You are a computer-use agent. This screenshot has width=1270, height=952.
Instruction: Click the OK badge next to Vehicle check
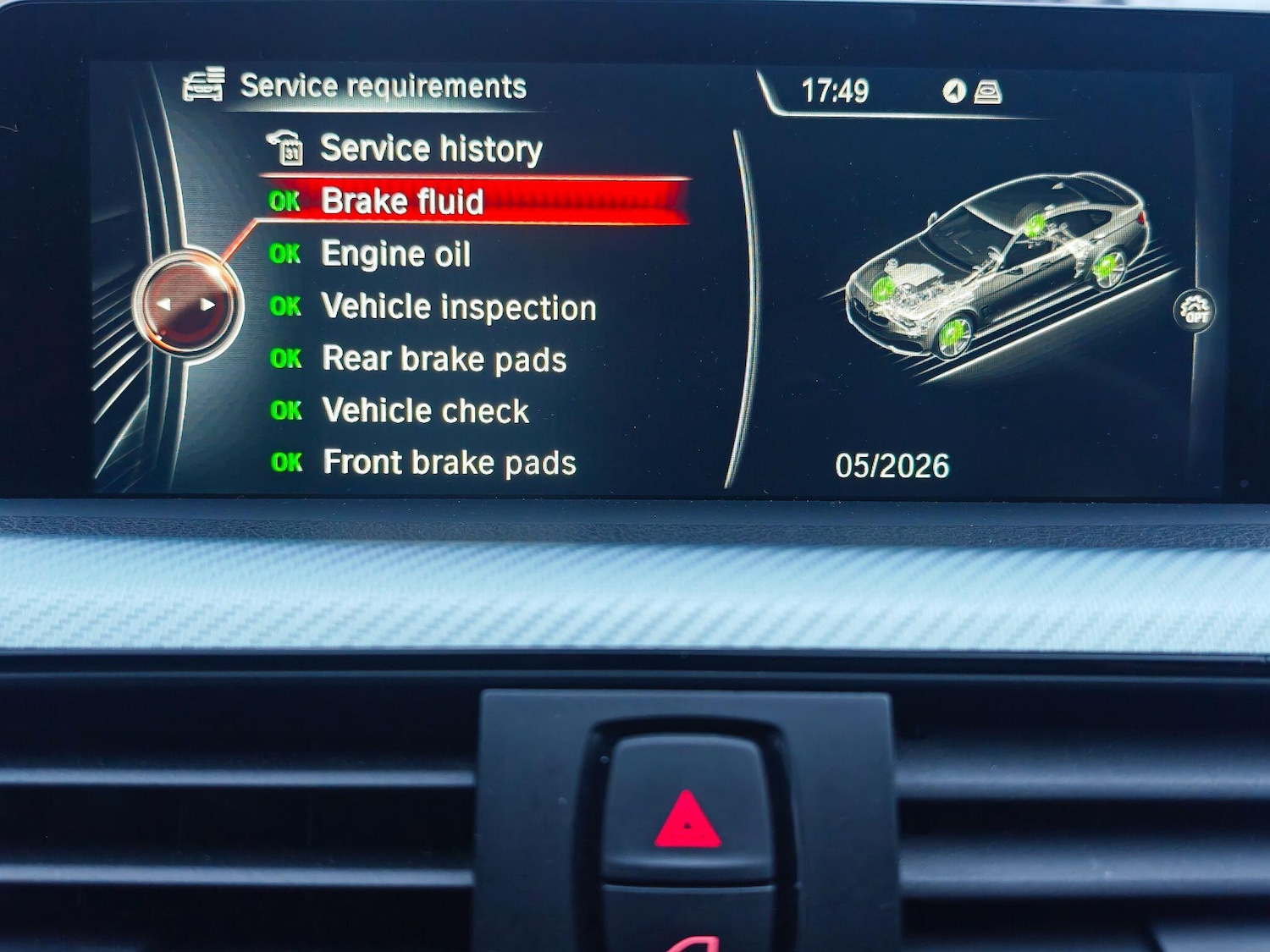tap(288, 410)
